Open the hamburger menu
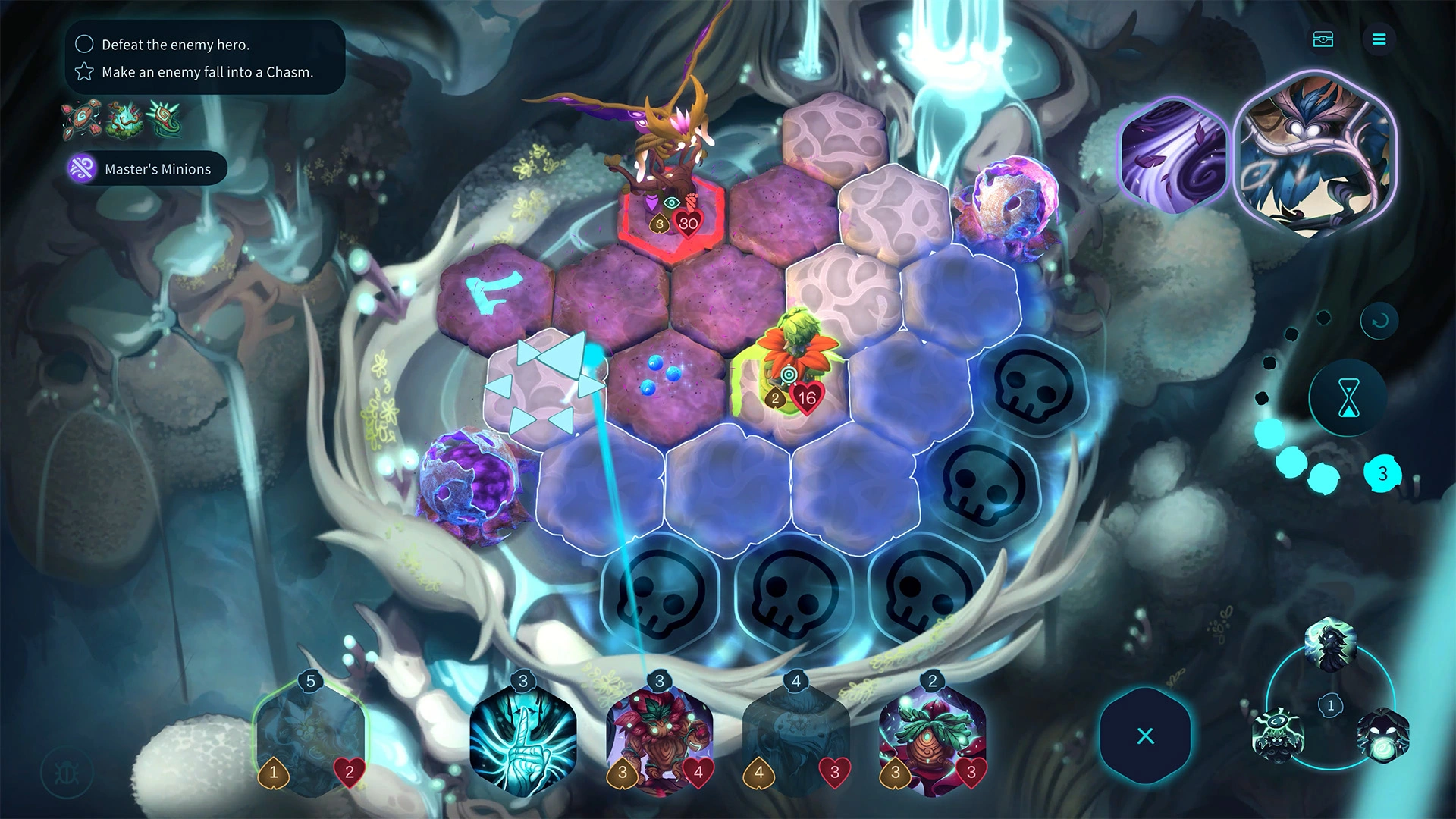 click(1379, 39)
